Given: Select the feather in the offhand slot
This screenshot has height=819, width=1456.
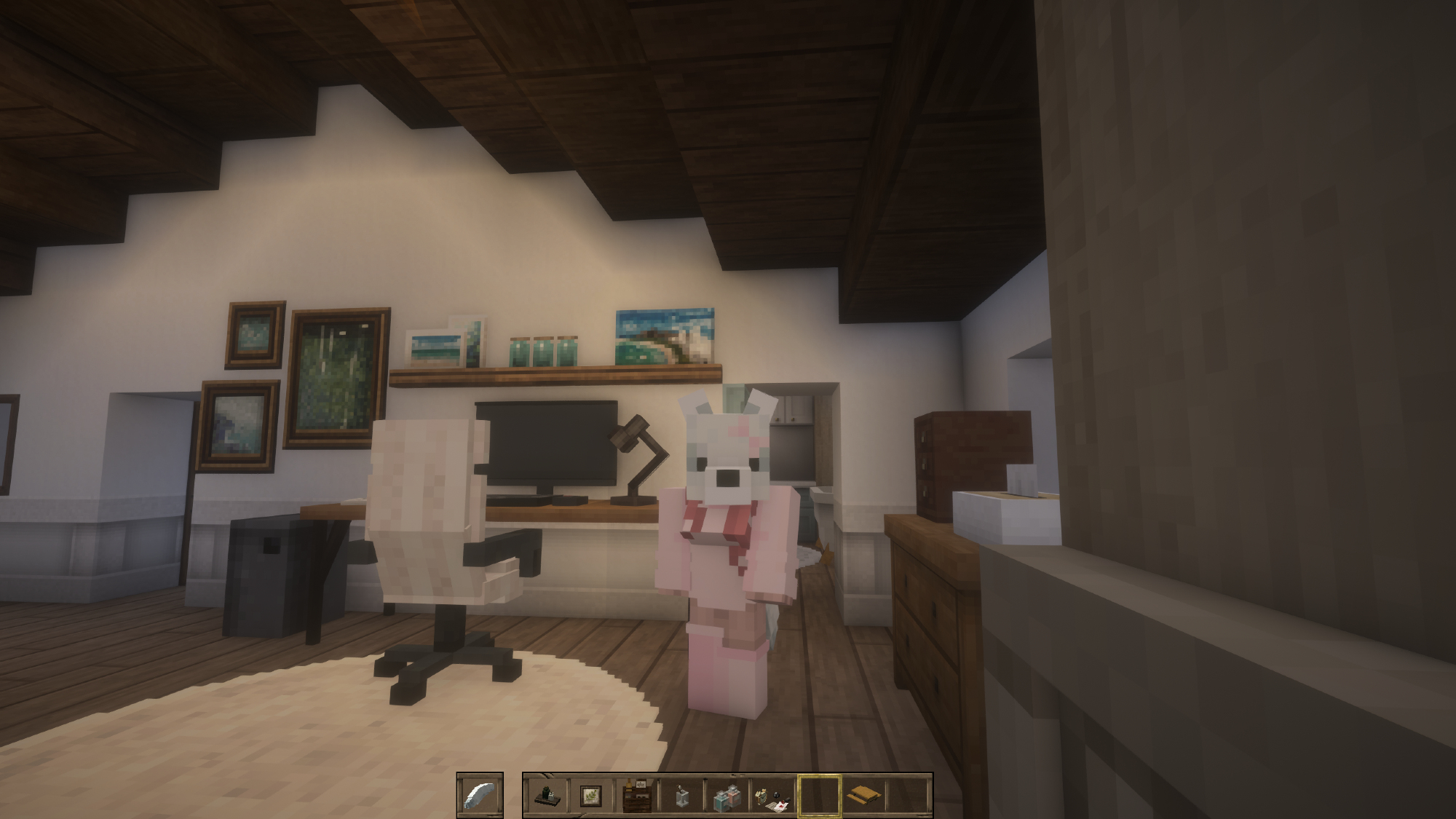Looking at the screenshot, I should point(480,795).
